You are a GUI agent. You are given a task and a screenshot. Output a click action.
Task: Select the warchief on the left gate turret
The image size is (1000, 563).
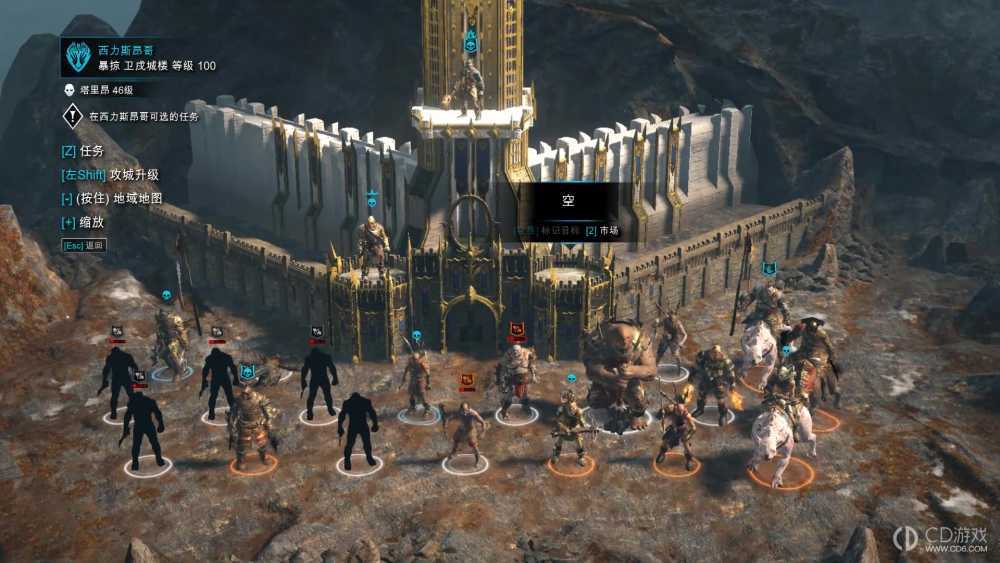[x=373, y=245]
